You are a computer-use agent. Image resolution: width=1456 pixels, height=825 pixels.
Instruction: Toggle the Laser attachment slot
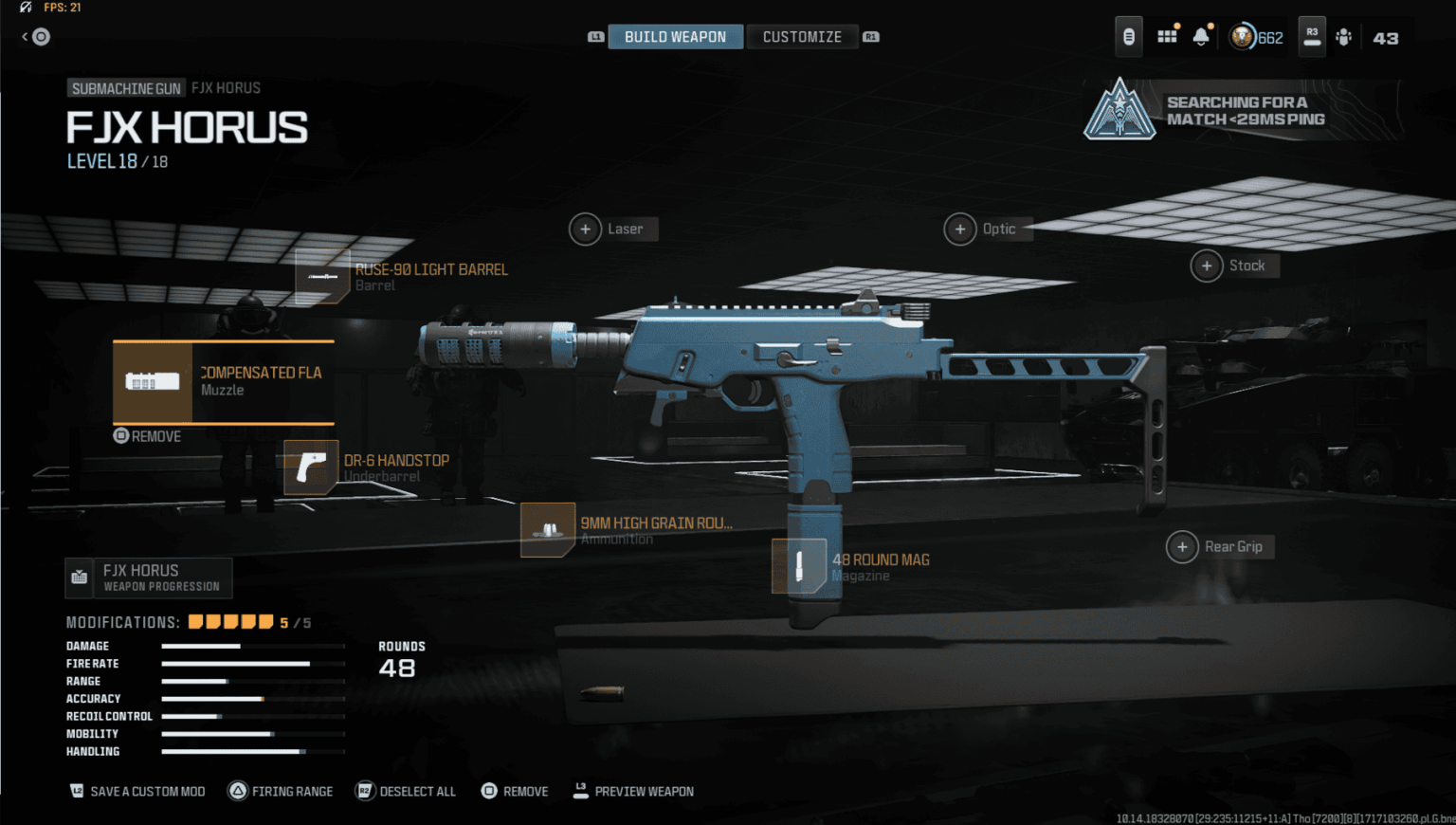tap(586, 229)
